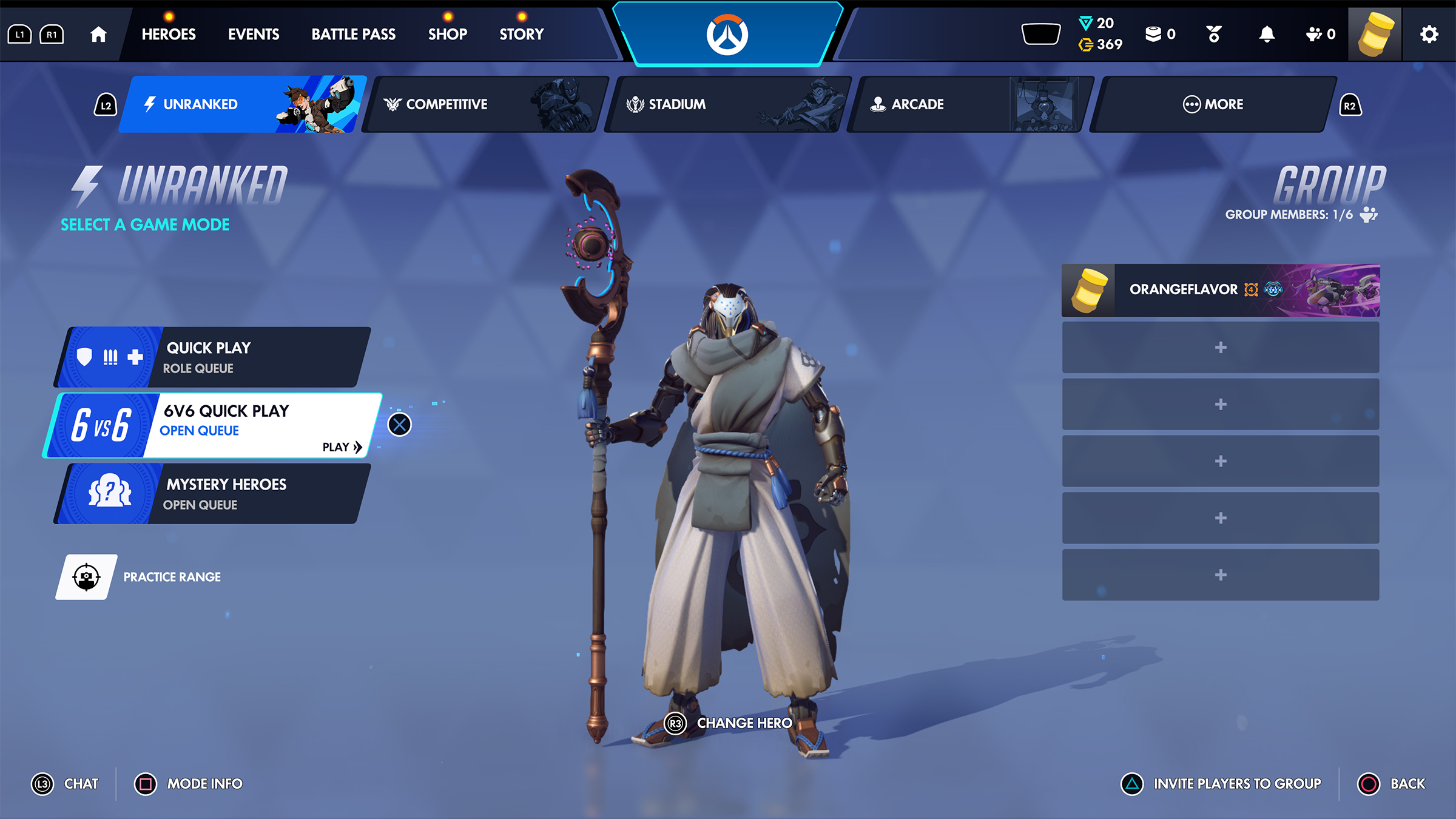This screenshot has width=1456, height=819.
Task: Open the Heroes menu
Action: (x=169, y=35)
